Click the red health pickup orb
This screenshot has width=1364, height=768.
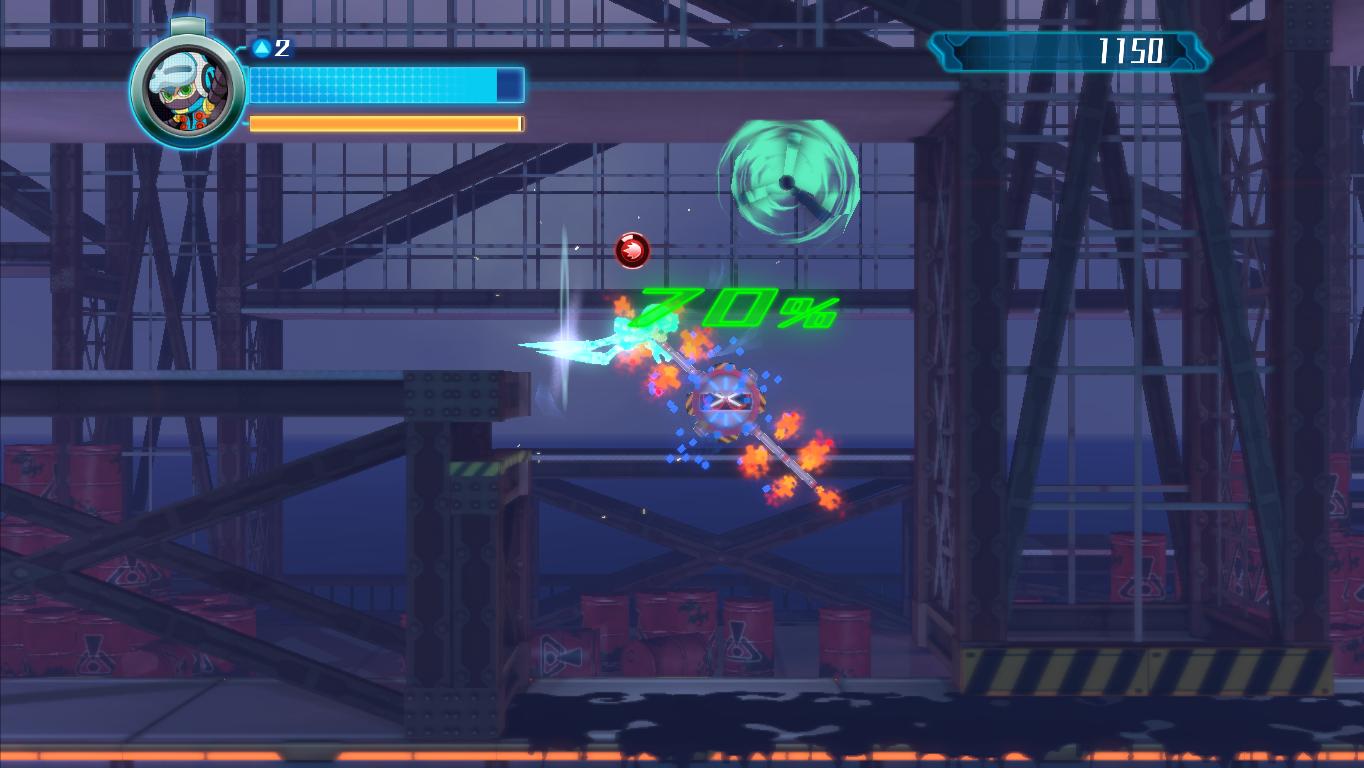(x=630, y=248)
